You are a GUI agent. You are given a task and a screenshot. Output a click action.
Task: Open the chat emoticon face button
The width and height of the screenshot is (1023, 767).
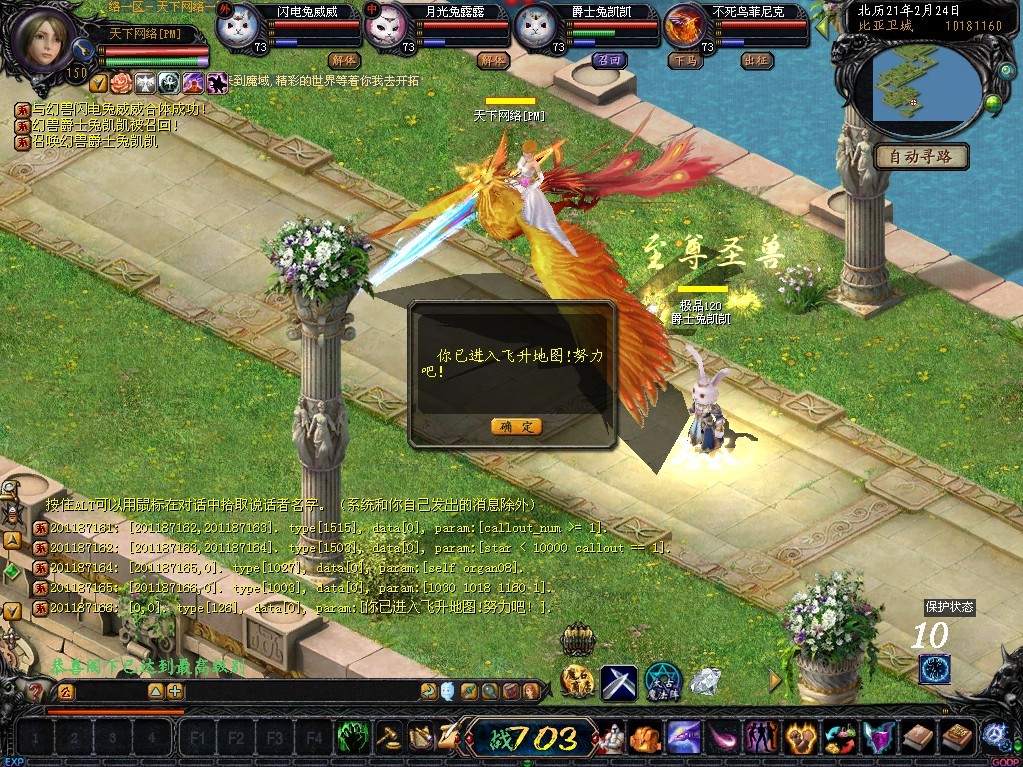[x=447, y=691]
